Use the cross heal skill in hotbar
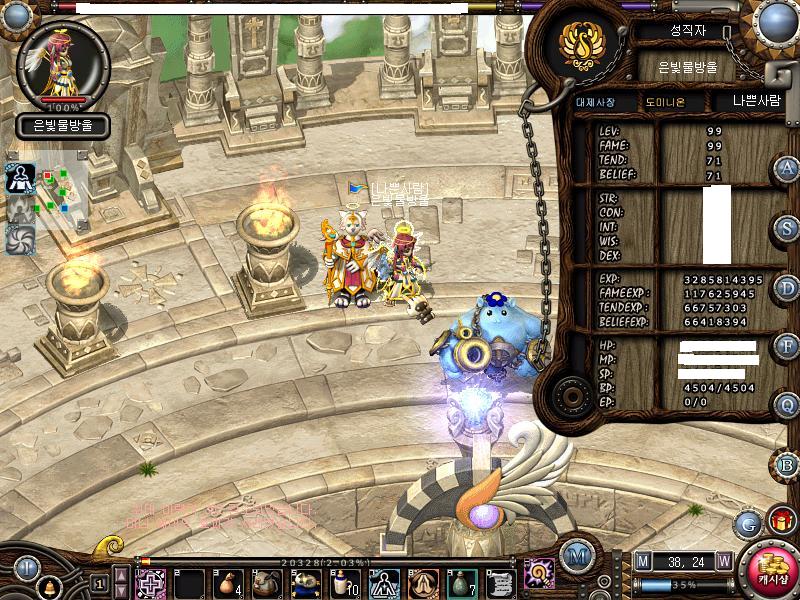 point(150,583)
